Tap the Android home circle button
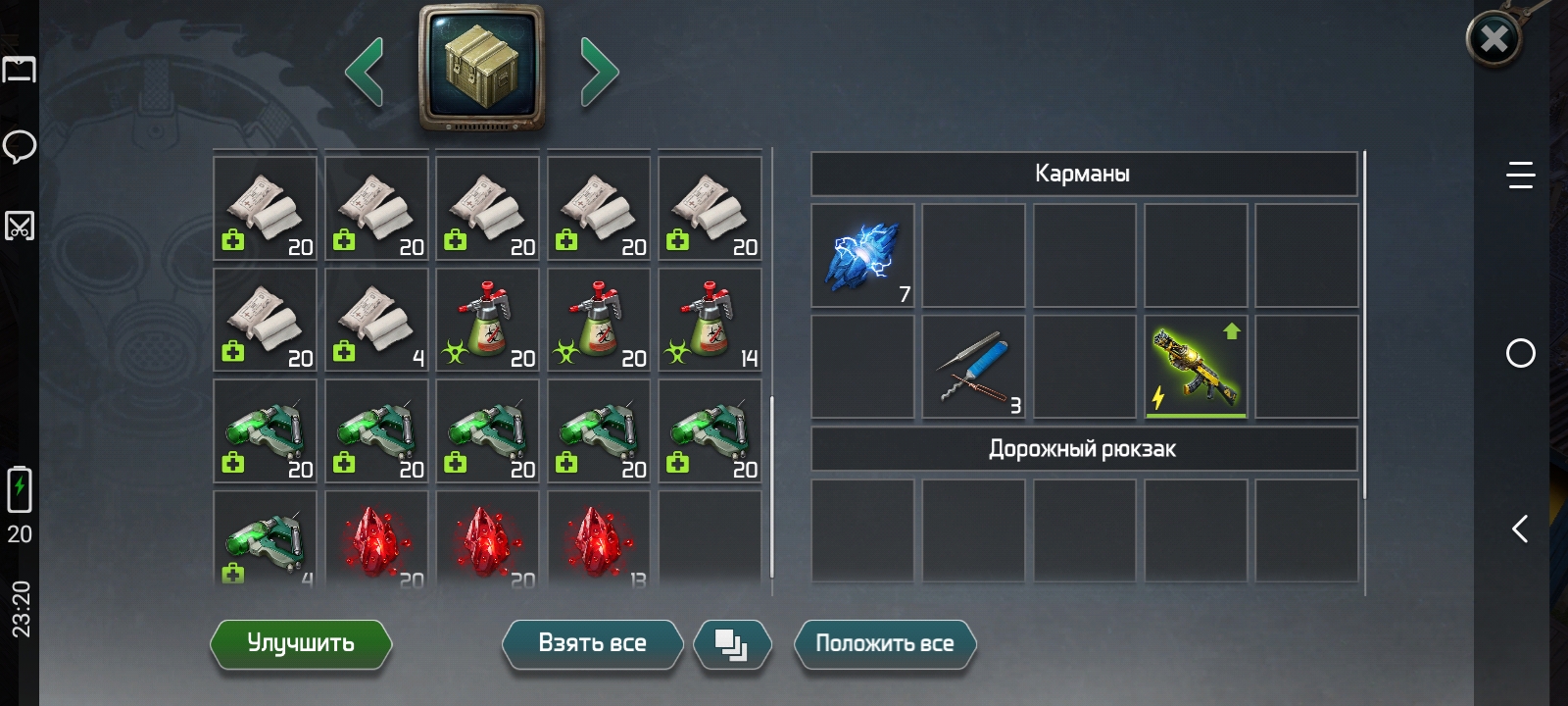Viewport: 1568px width, 706px height. point(1520,353)
